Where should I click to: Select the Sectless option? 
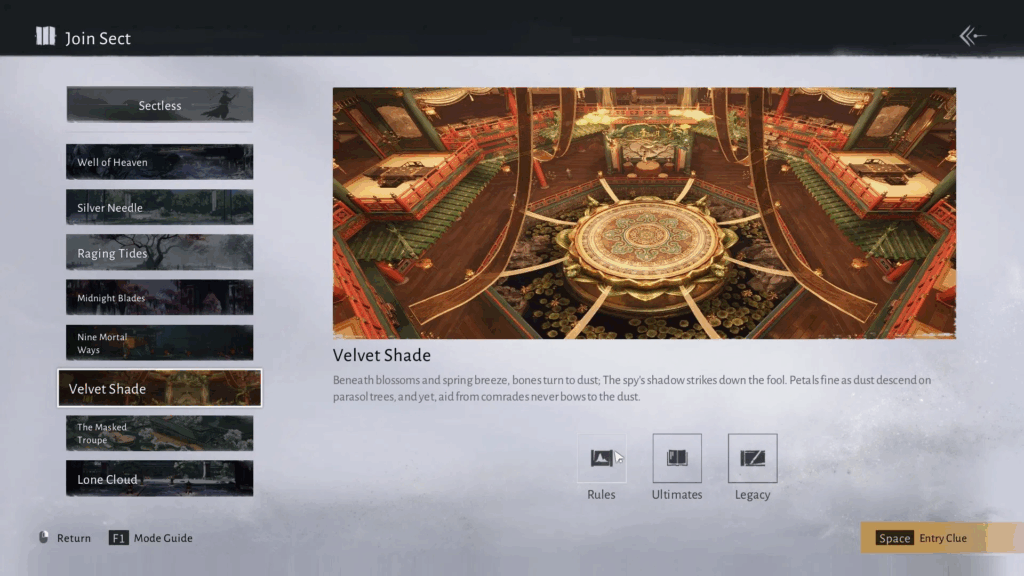click(160, 105)
